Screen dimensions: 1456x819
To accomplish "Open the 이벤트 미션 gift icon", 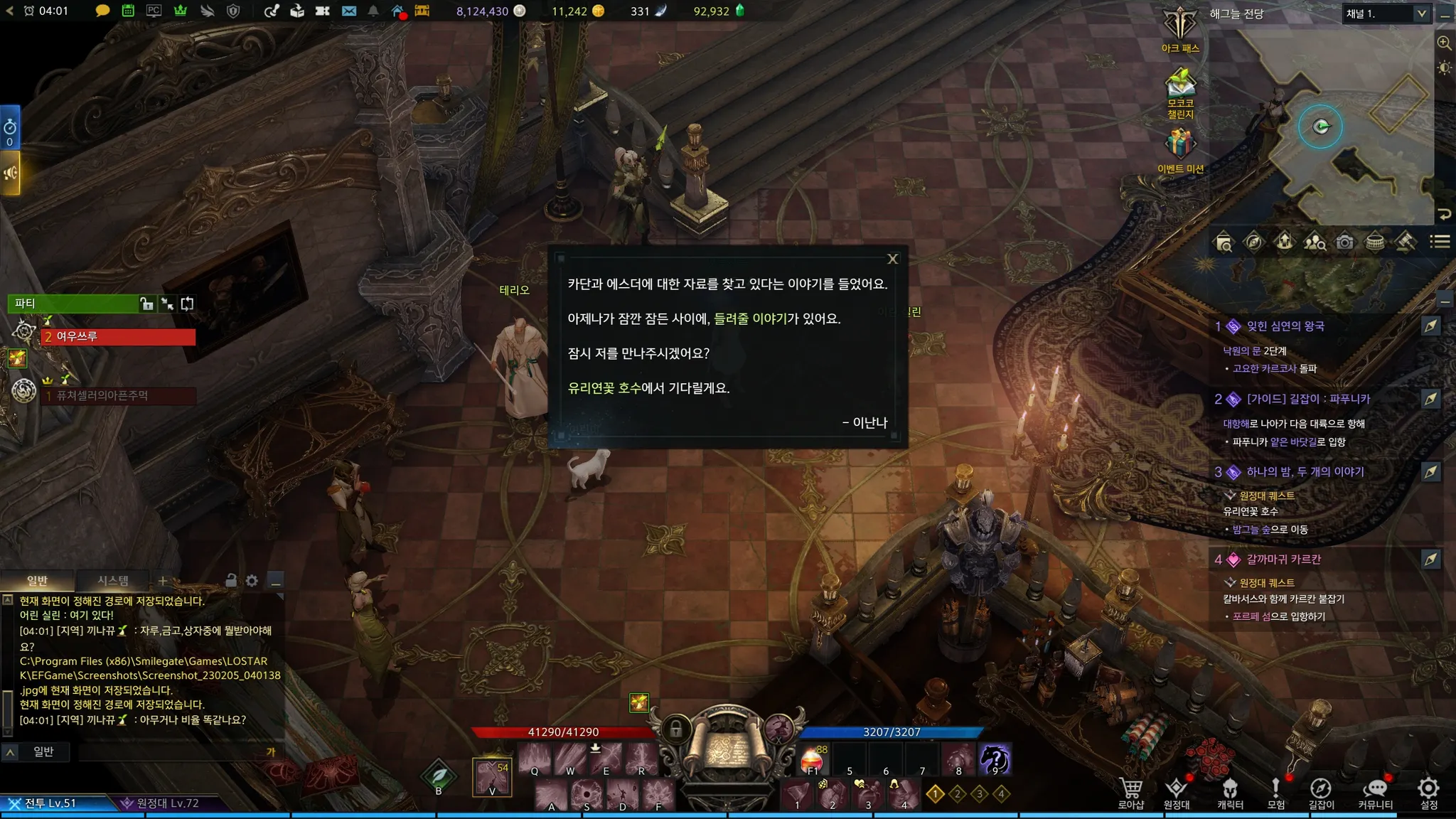I will [x=1180, y=148].
